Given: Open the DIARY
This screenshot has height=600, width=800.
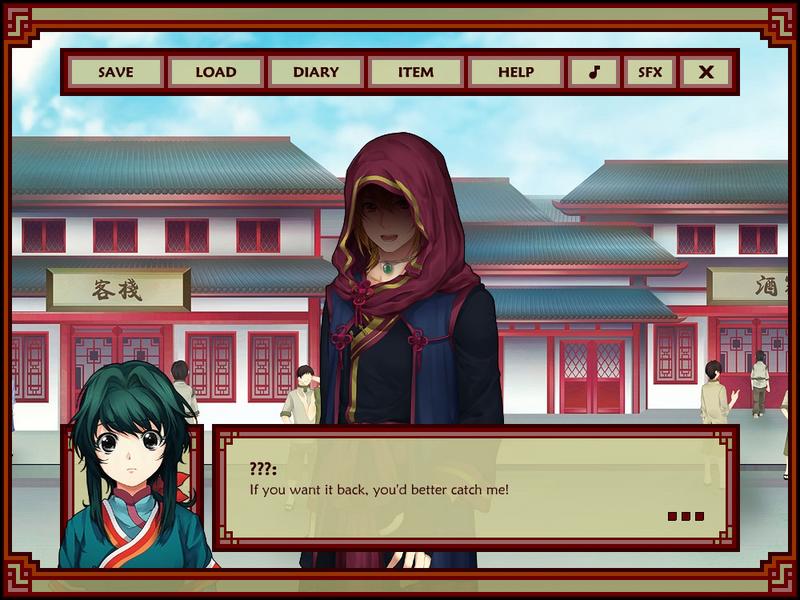Looking at the screenshot, I should point(316,72).
